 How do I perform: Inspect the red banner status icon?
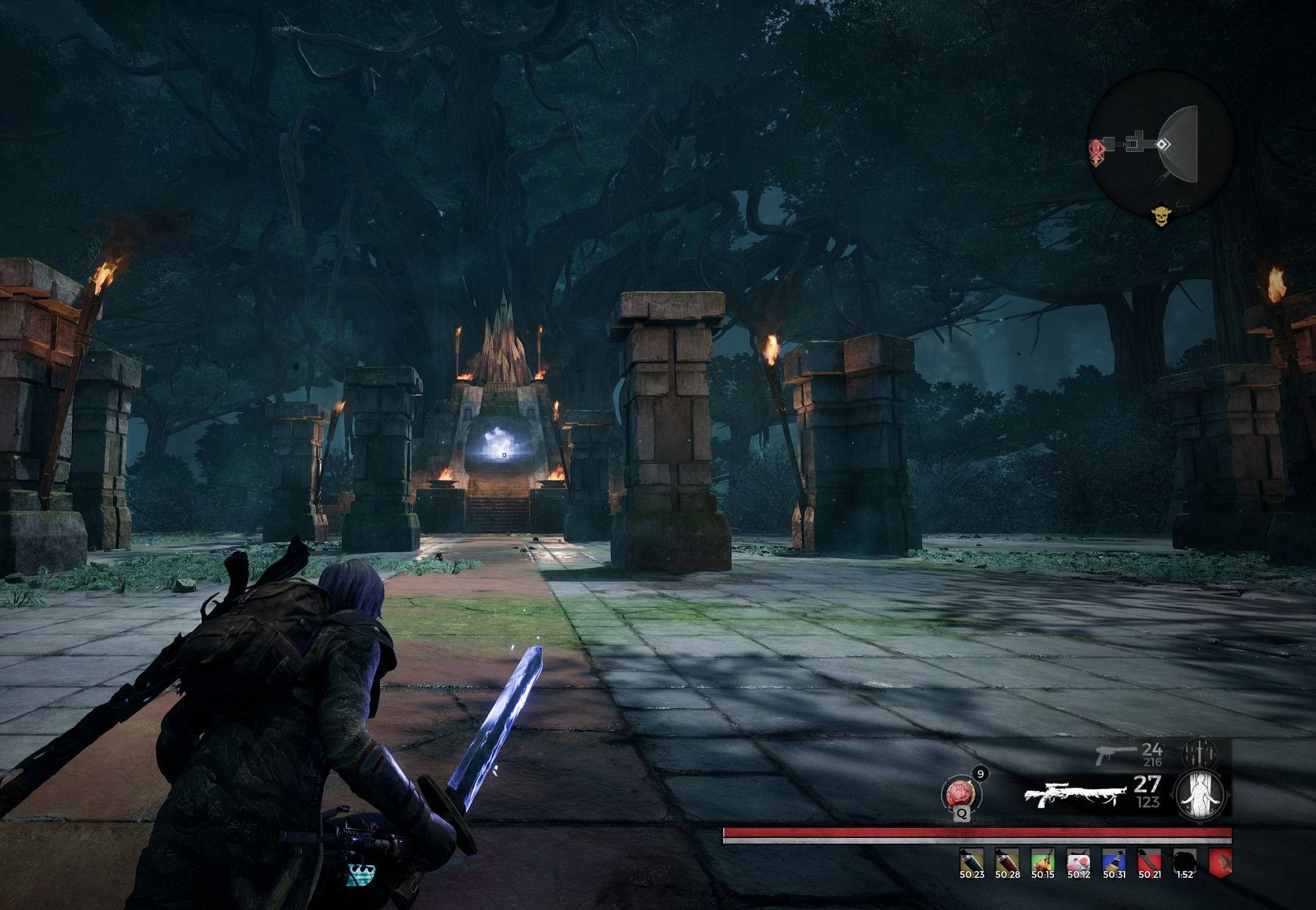click(1219, 861)
